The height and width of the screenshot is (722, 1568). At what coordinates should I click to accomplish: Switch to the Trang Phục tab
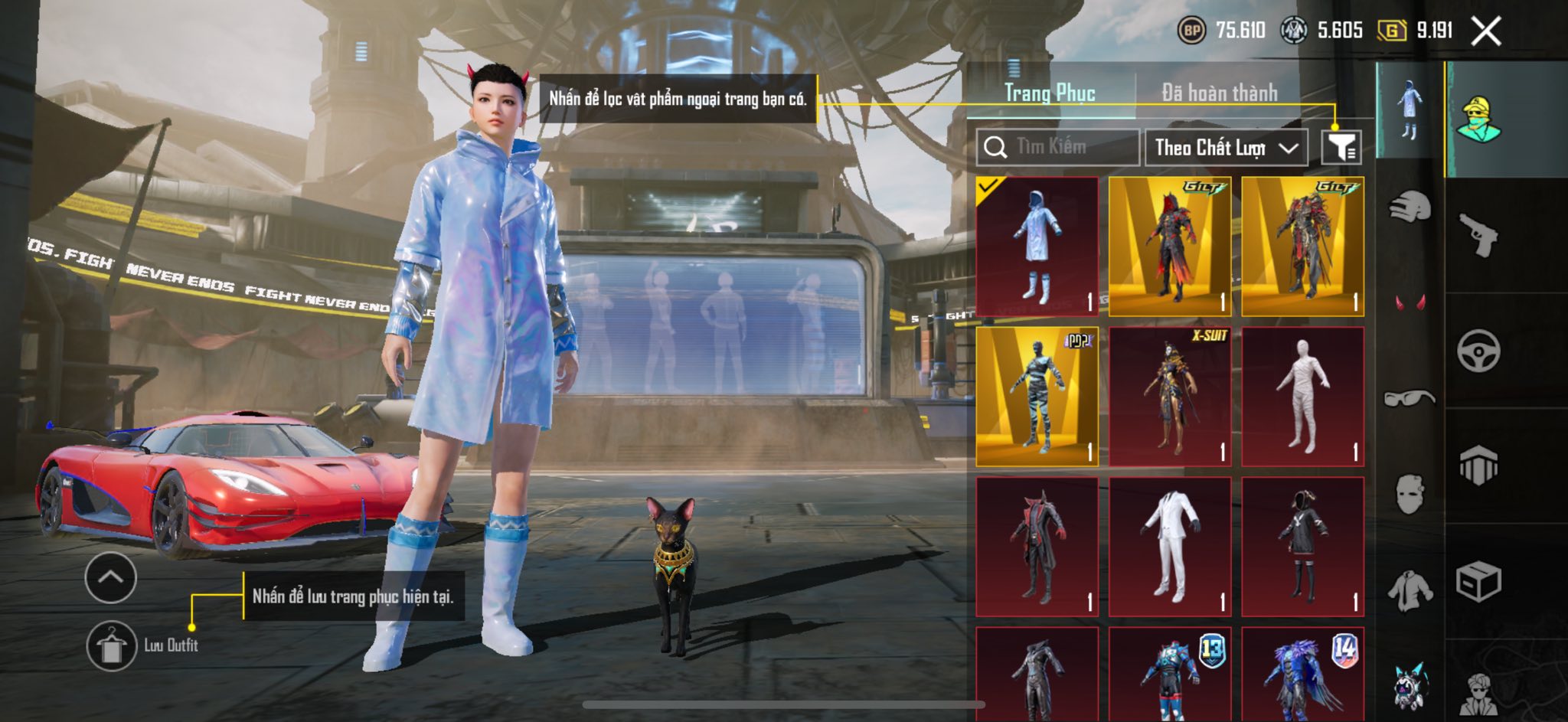tap(1050, 93)
